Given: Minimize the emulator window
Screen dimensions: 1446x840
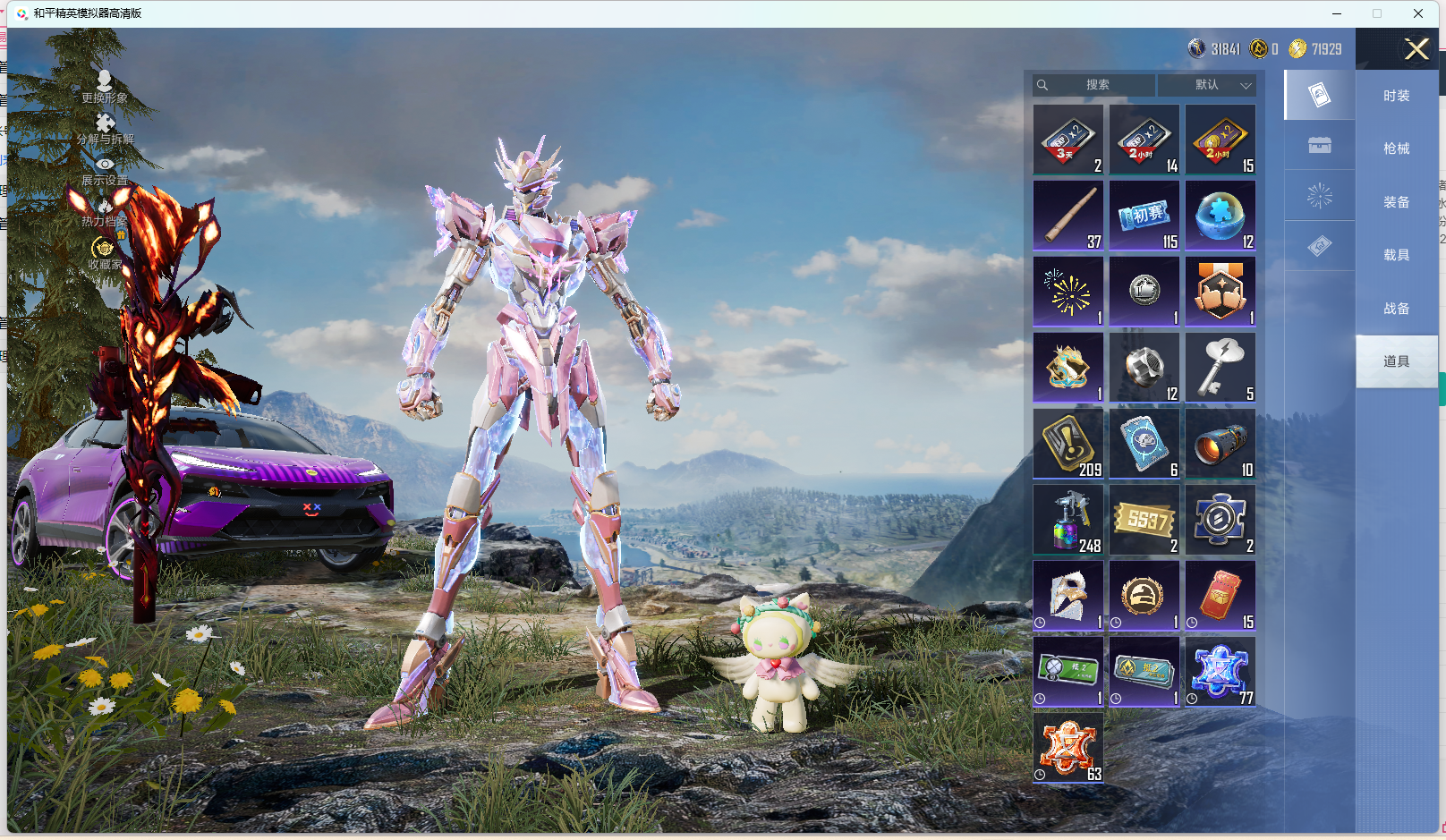Looking at the screenshot, I should 1337,13.
